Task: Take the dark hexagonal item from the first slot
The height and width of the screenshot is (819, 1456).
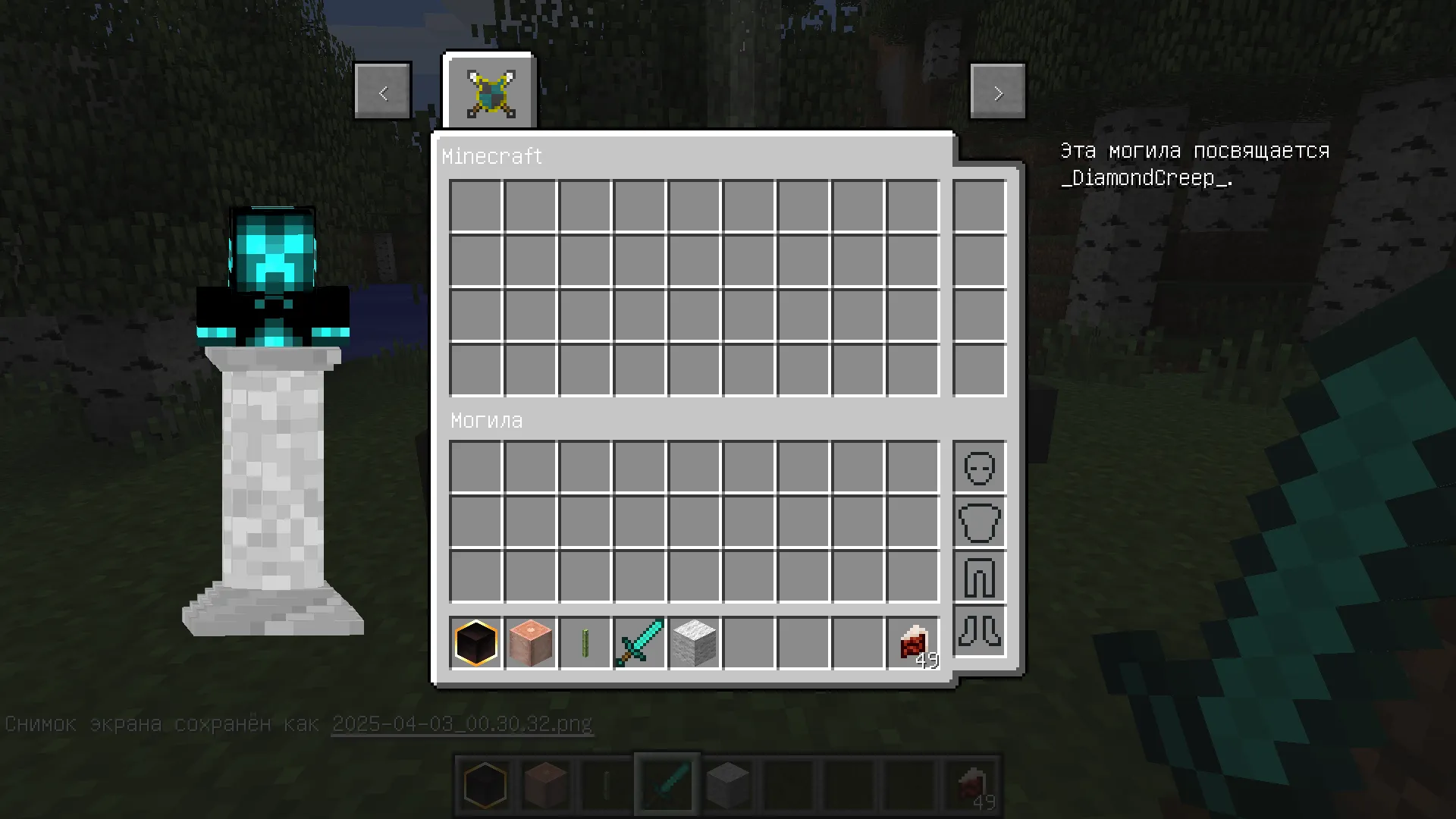Action: (475, 642)
